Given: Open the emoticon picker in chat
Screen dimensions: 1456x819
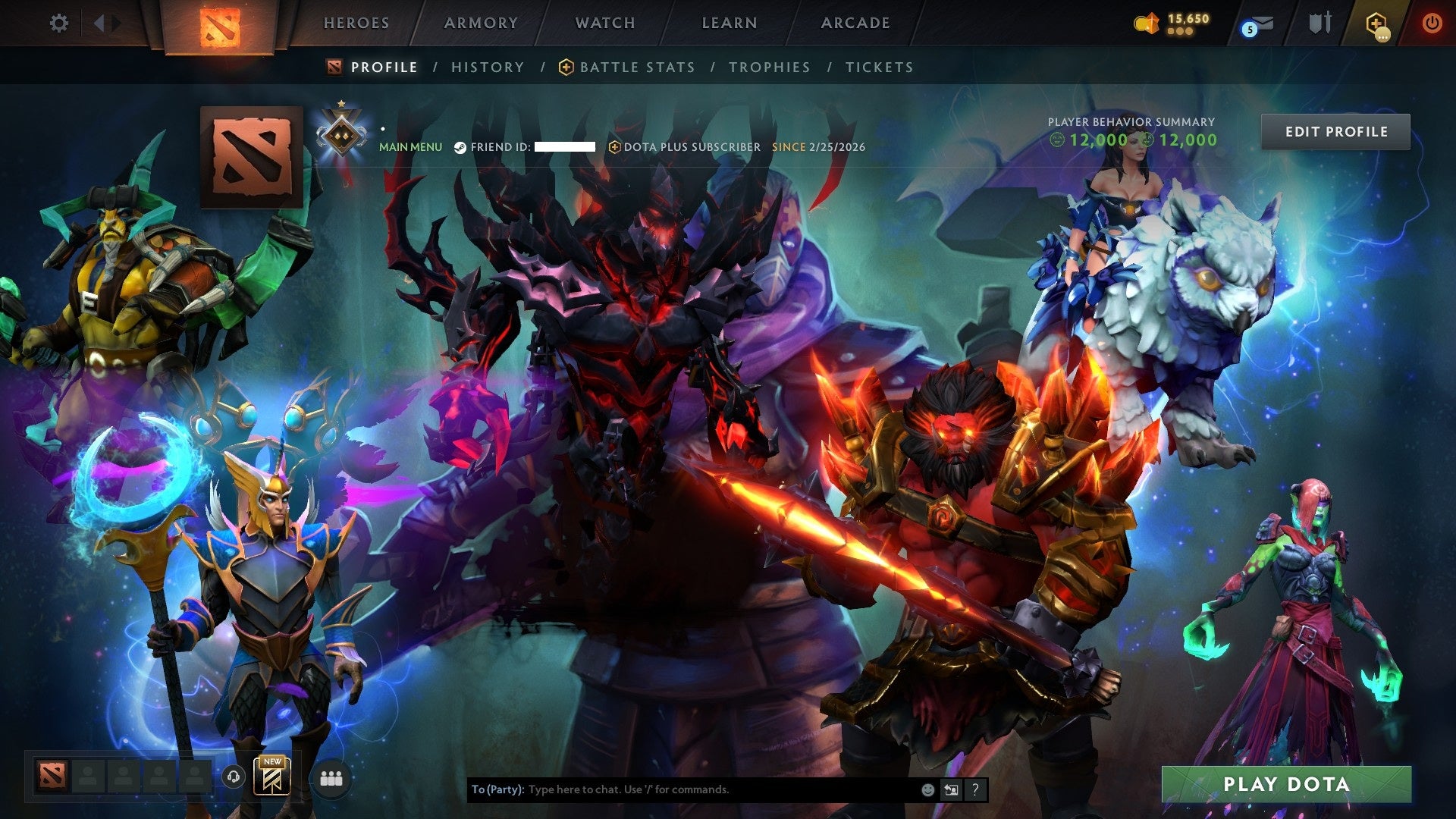Looking at the screenshot, I should click(927, 789).
